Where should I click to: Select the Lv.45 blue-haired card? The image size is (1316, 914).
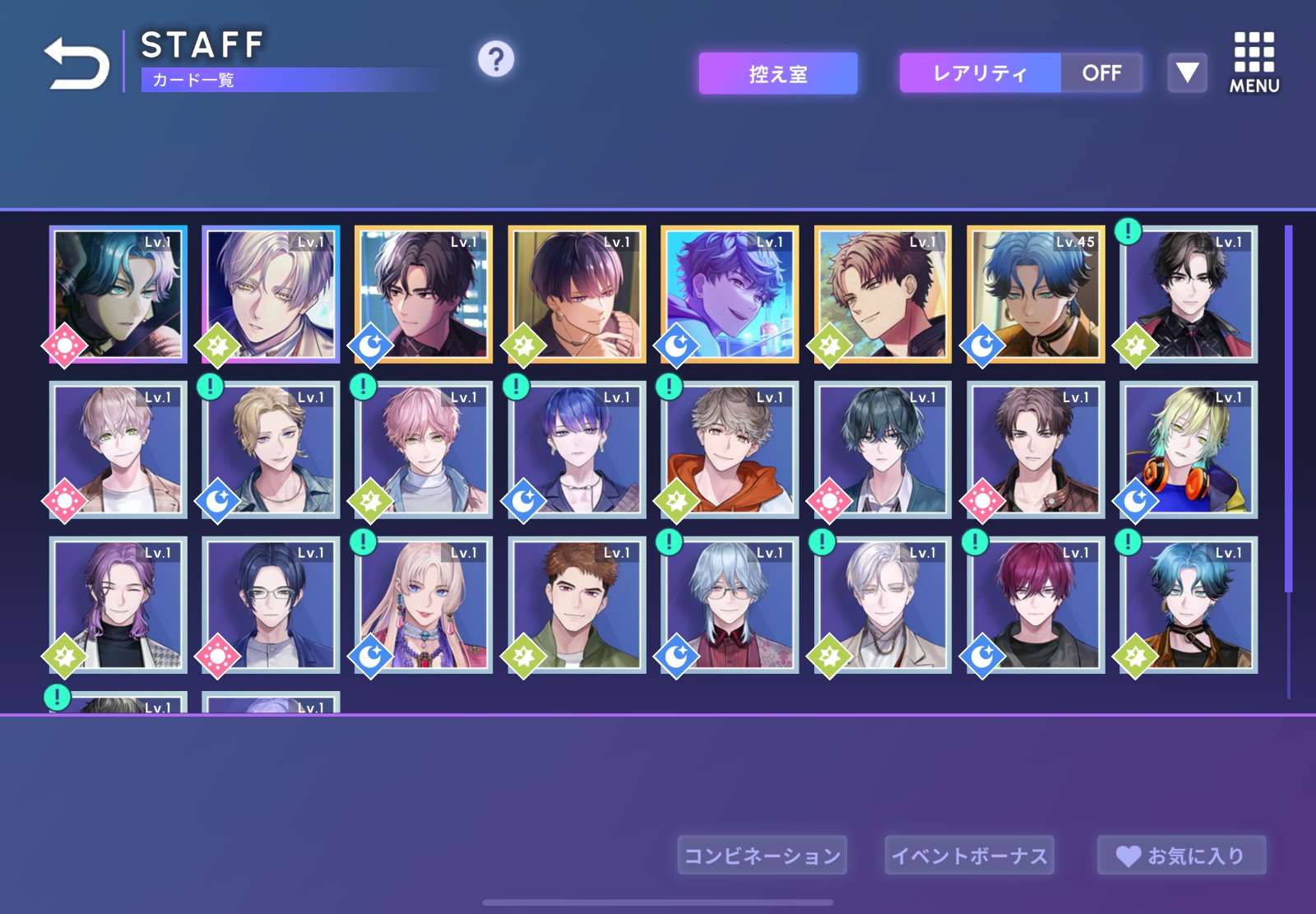point(1036,295)
